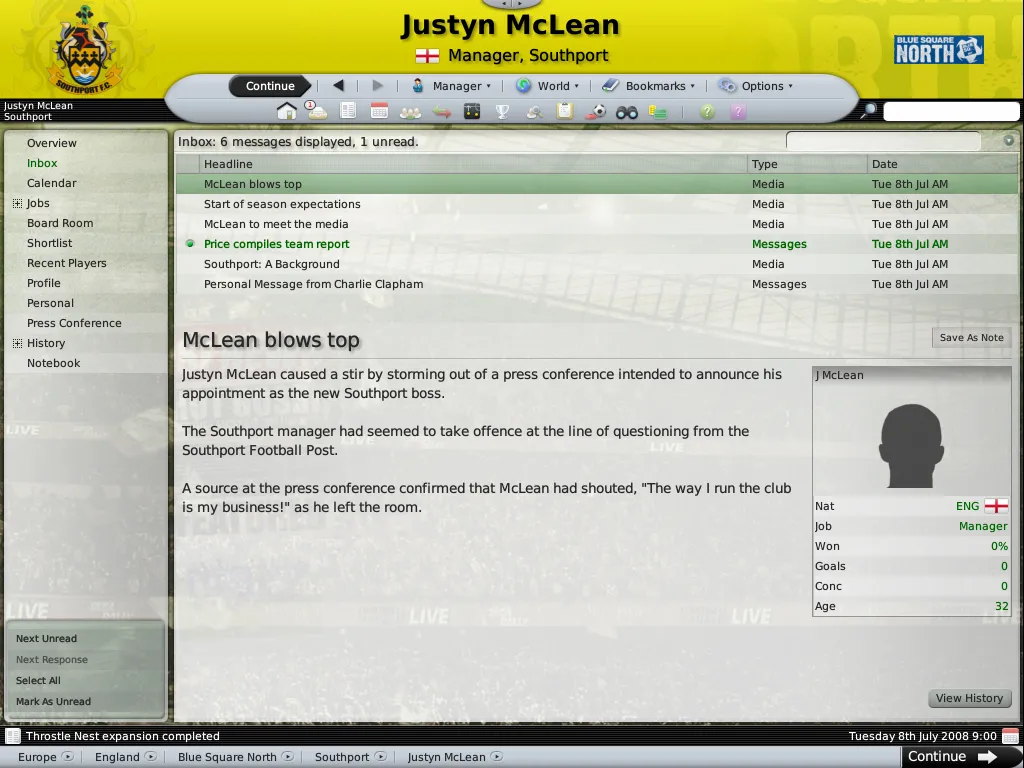Viewport: 1024px width, 768px height.
Task: Sort the inbox by Date column
Action: click(885, 164)
